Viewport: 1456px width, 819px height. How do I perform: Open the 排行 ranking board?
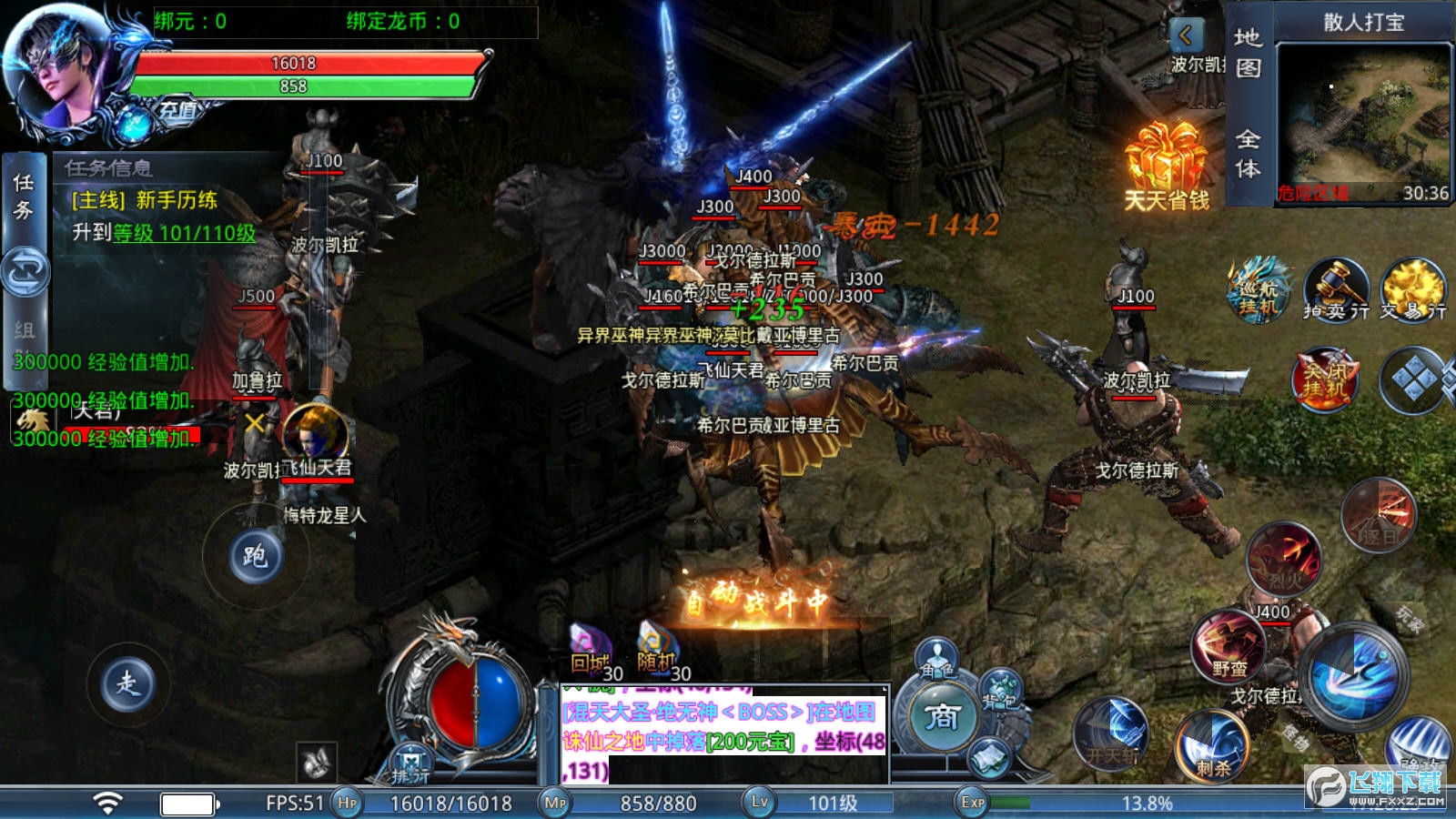coord(410,765)
